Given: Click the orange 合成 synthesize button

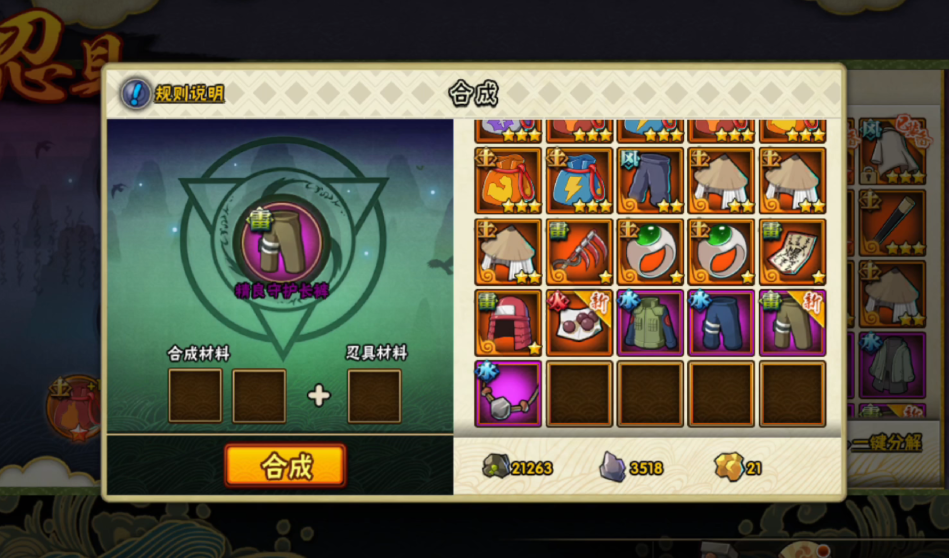Looking at the screenshot, I should click(285, 466).
